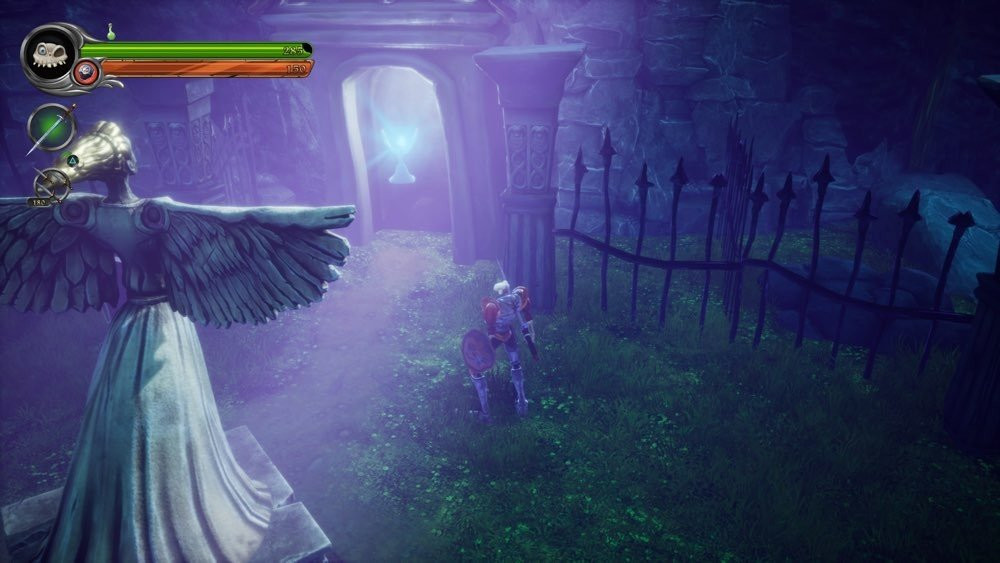Select the equipped sword weapon icon

(x=52, y=127)
